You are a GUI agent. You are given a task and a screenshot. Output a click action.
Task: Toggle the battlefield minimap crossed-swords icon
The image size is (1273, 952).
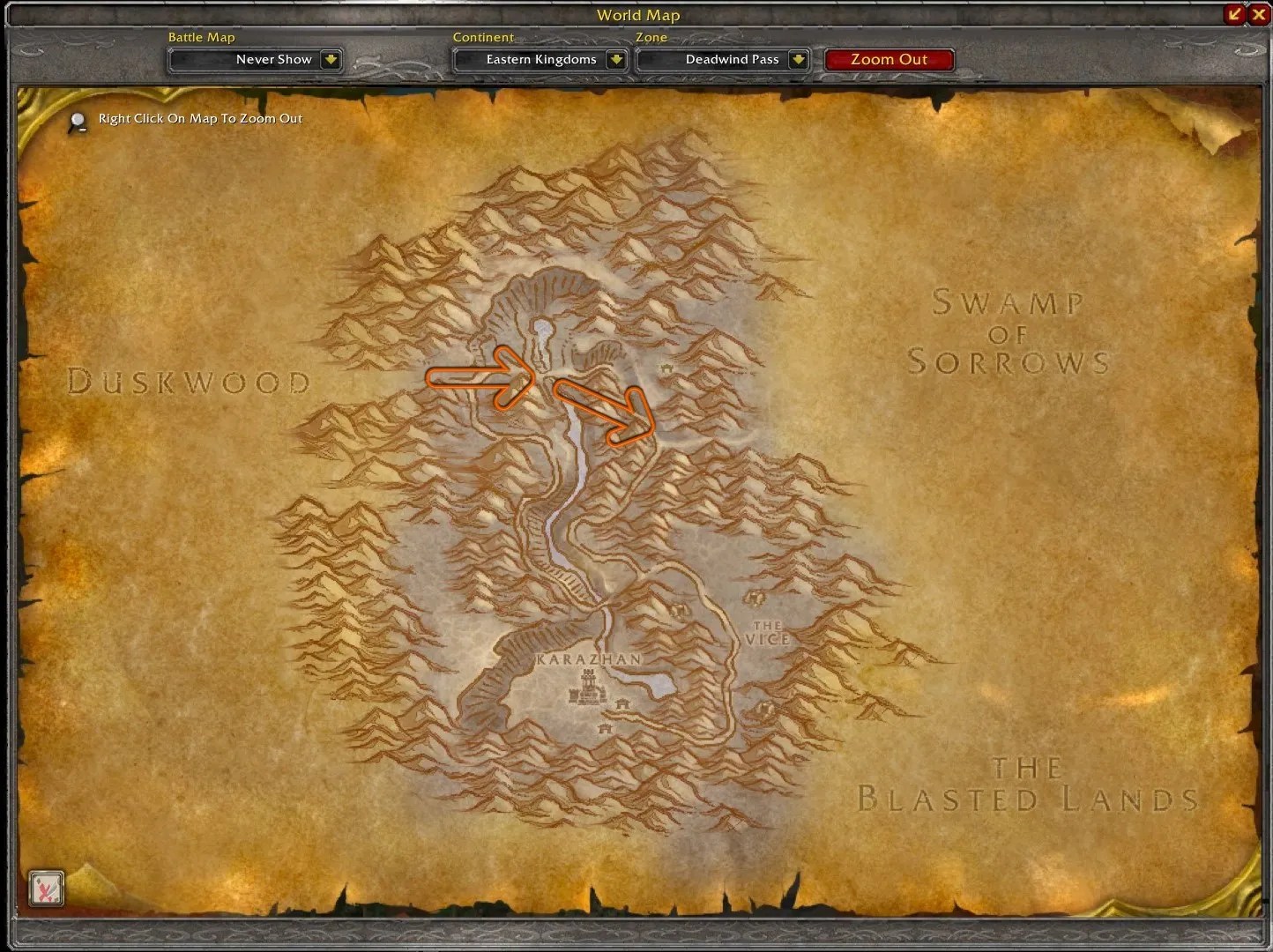(47, 889)
